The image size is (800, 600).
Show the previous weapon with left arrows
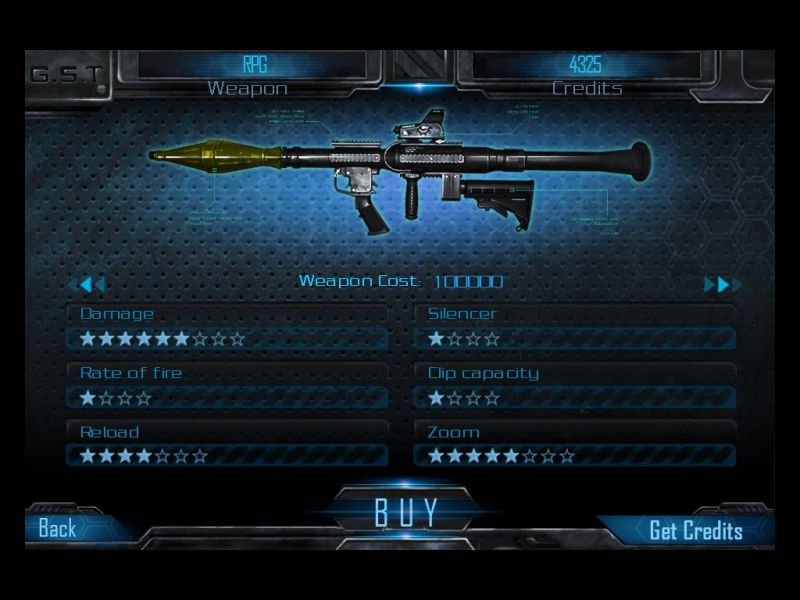point(91,284)
